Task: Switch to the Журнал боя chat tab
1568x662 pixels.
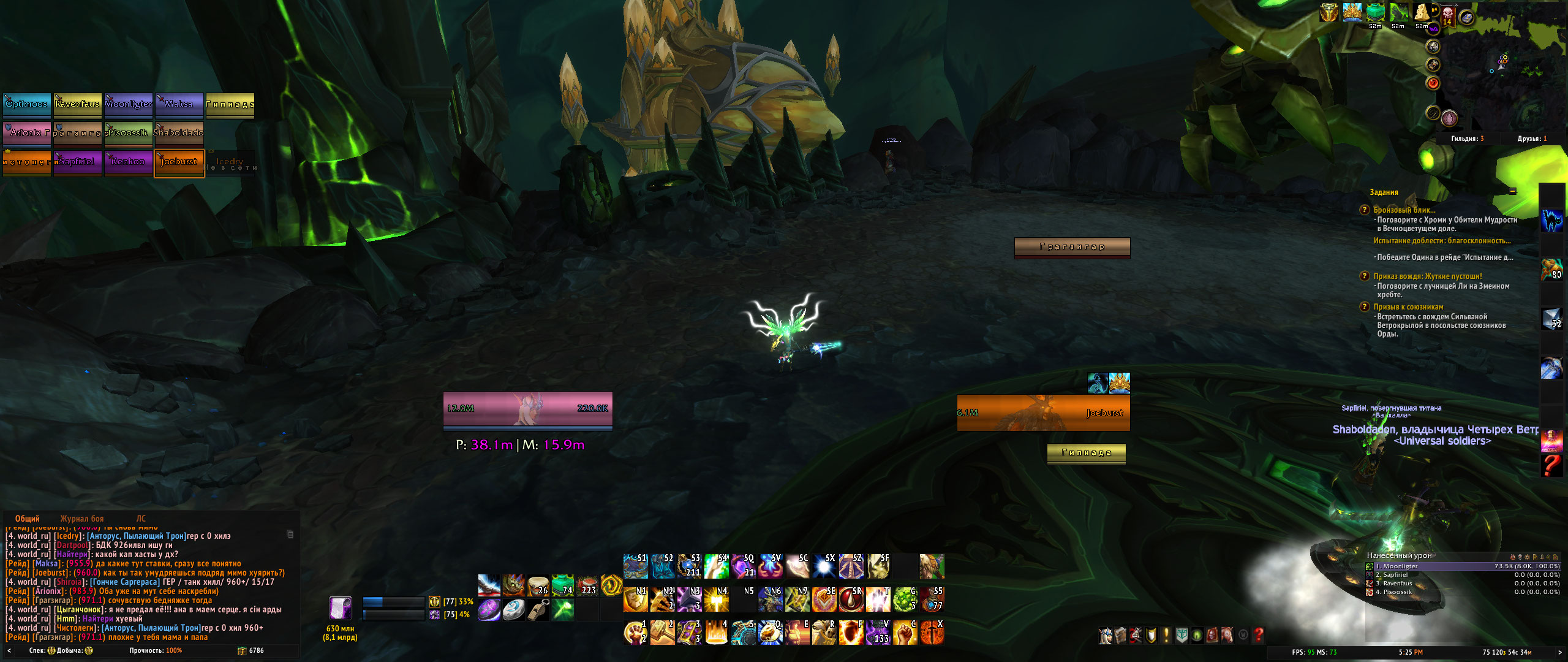Action: [82, 519]
